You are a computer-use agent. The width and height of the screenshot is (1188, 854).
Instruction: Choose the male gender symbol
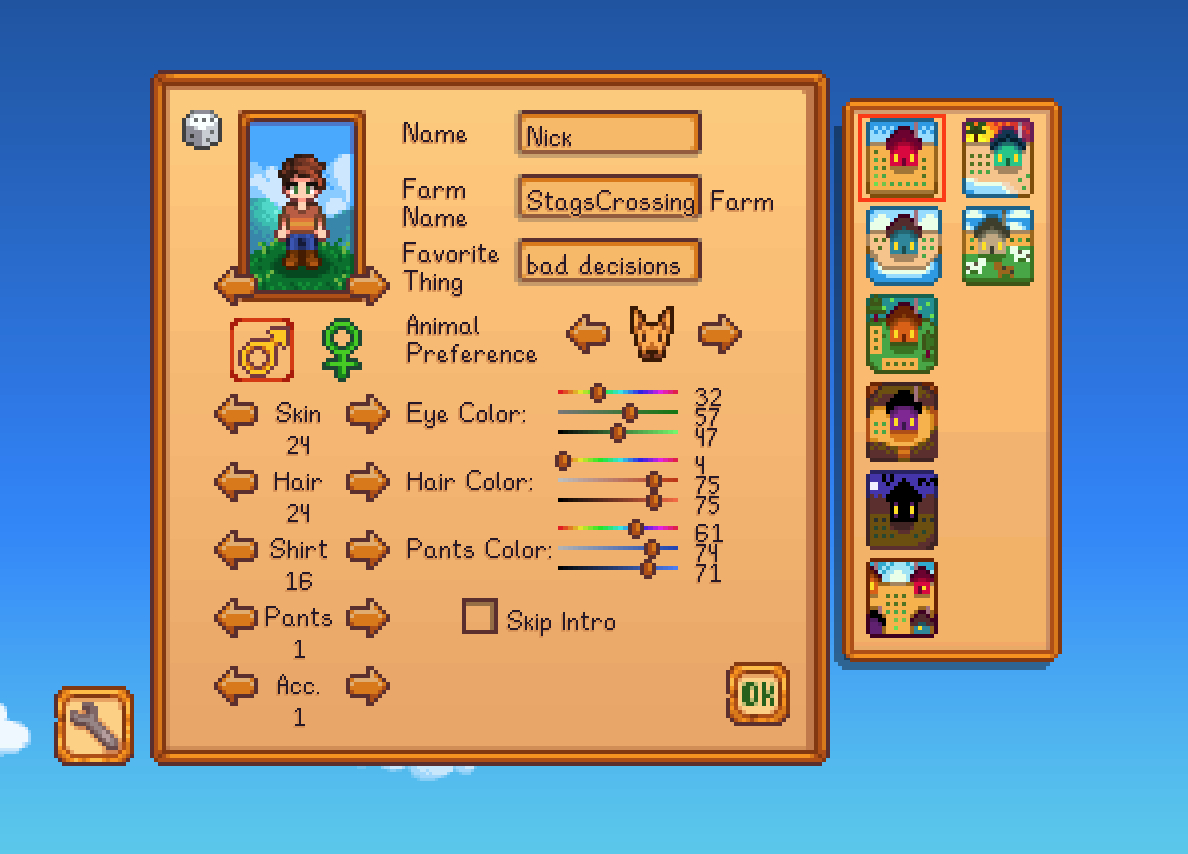coord(262,350)
